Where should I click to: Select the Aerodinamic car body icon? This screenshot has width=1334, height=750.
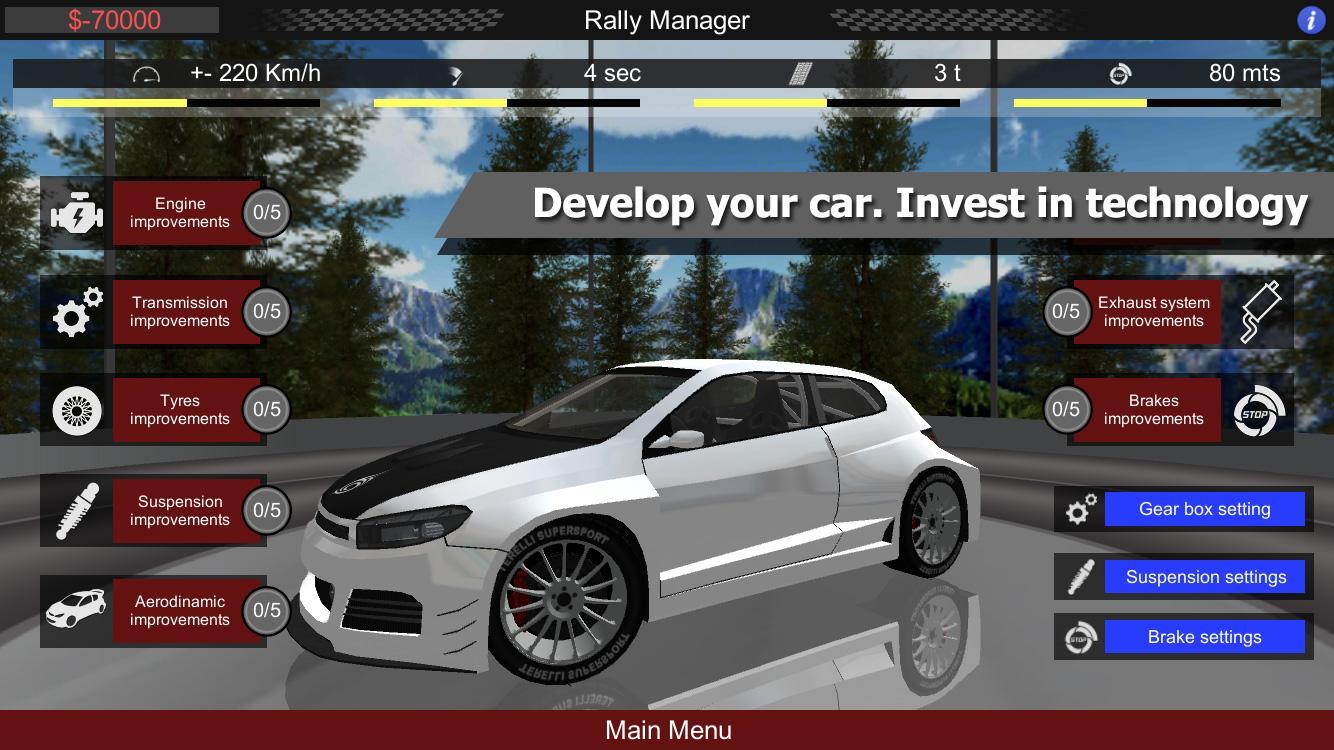click(75, 610)
